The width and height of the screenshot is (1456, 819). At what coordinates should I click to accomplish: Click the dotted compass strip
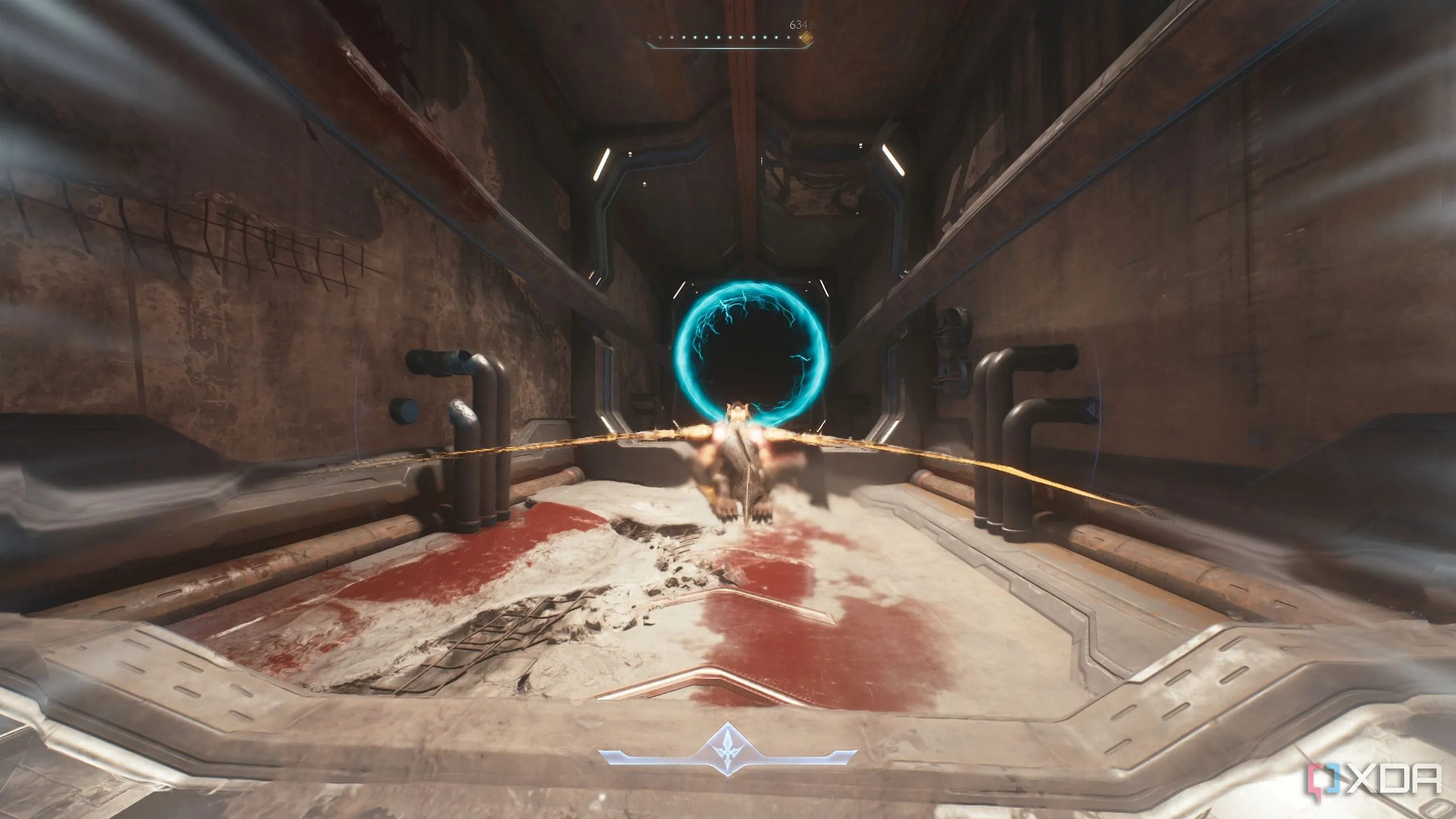click(x=722, y=39)
